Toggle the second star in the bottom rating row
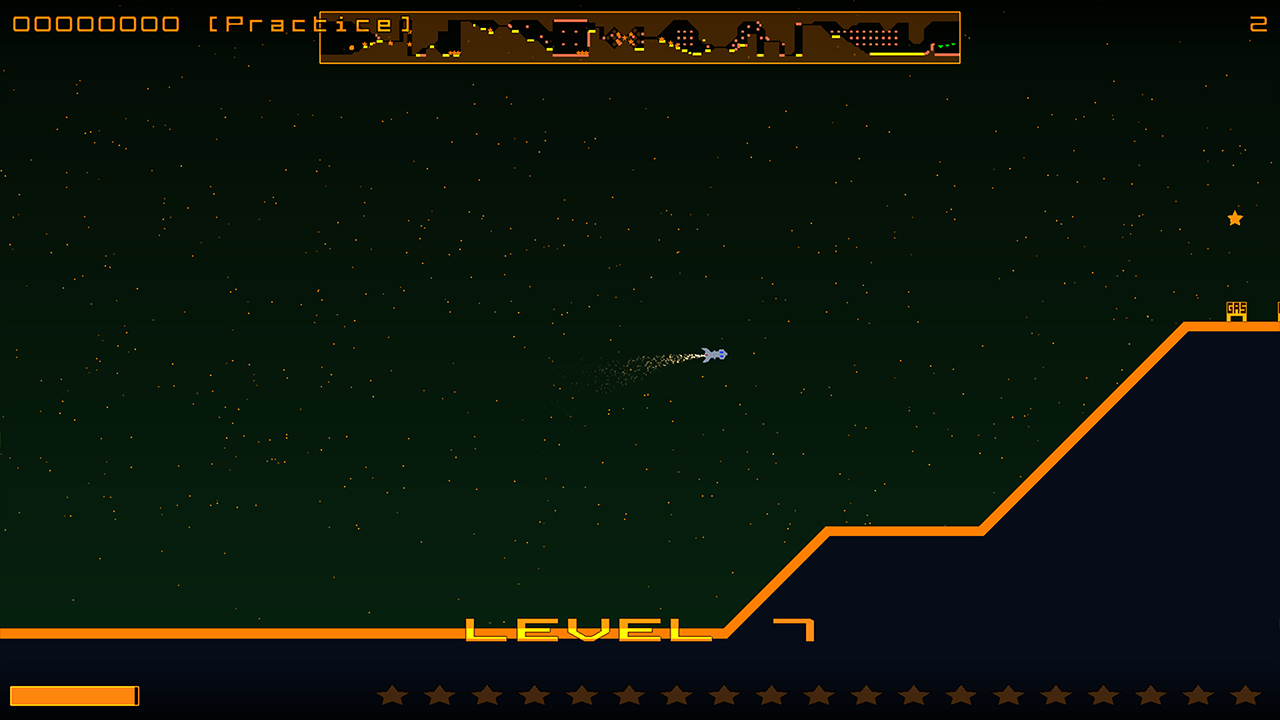The image size is (1280, 720). pos(438,694)
